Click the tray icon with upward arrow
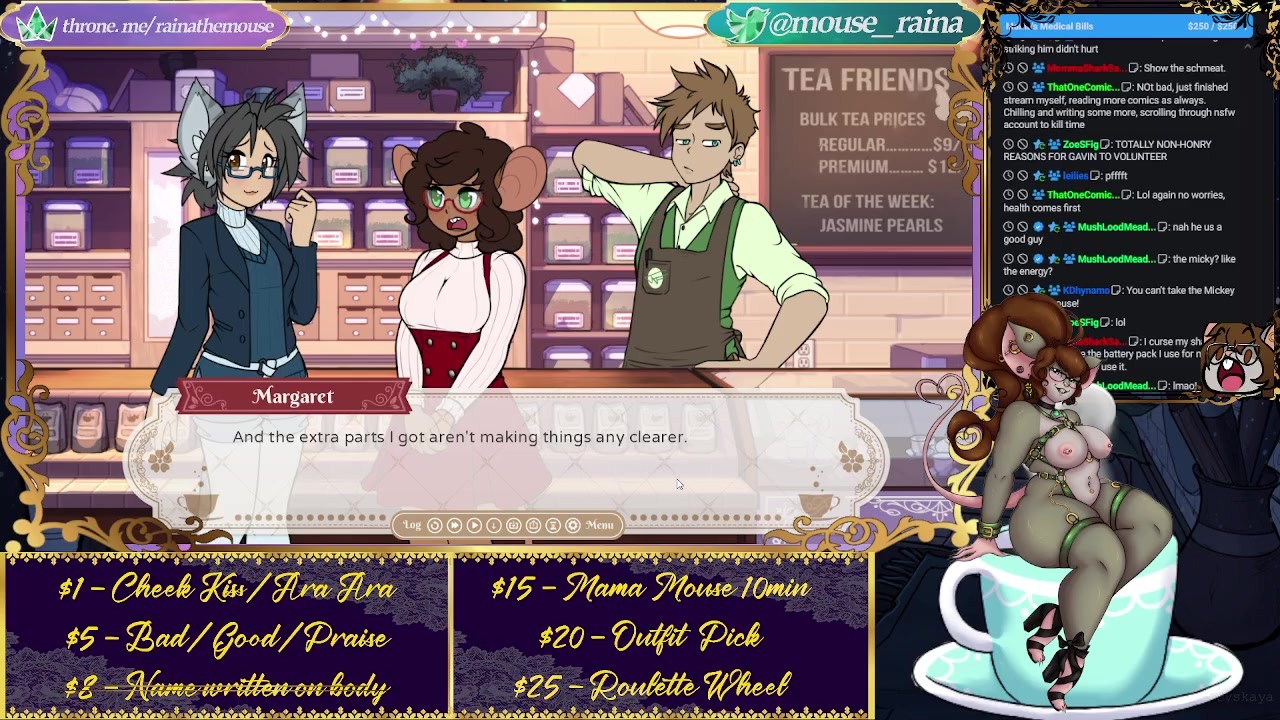1280x720 pixels. point(533,525)
